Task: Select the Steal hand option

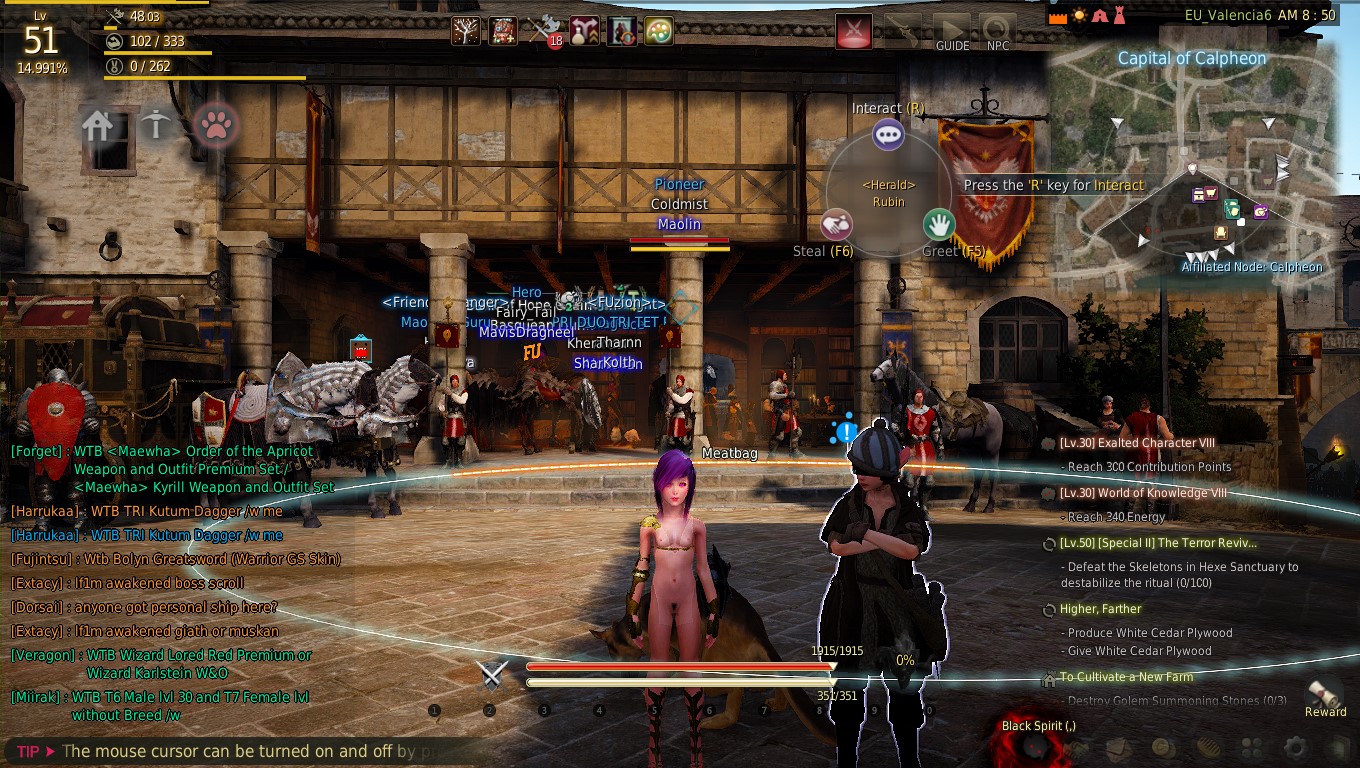Action: (x=837, y=225)
